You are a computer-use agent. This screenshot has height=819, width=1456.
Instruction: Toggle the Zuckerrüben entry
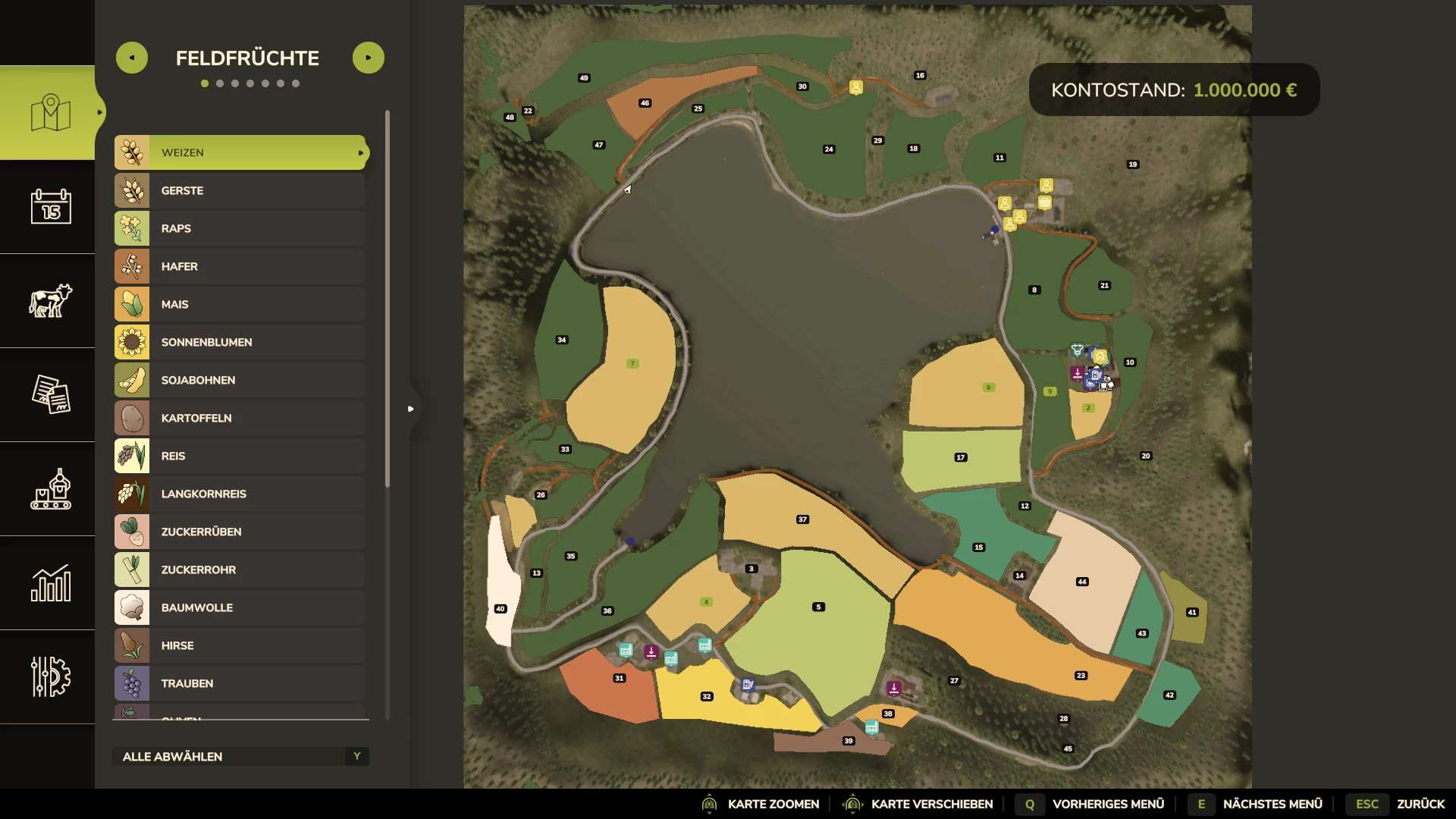pos(240,532)
